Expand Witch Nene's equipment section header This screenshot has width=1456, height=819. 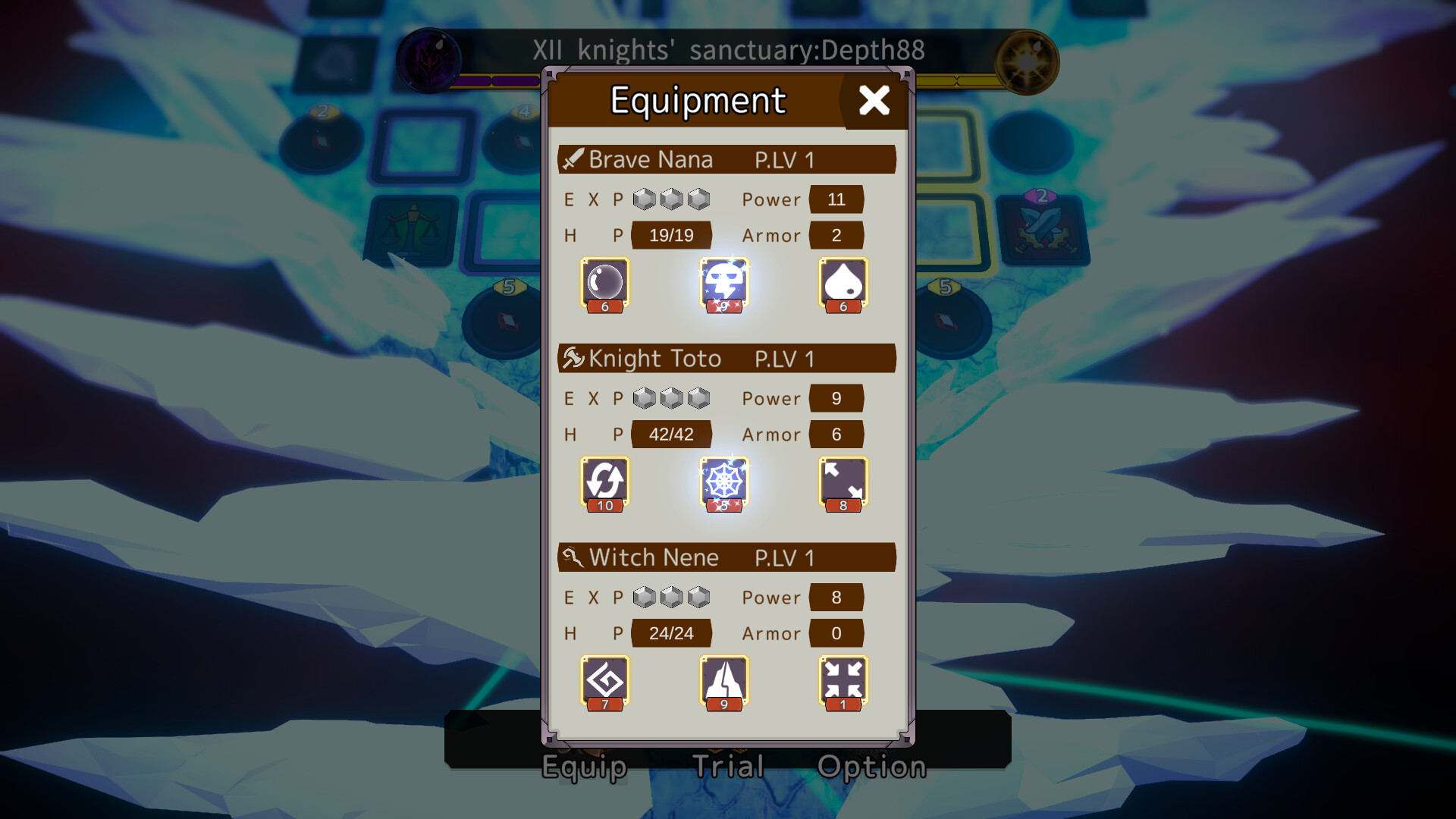(726, 557)
